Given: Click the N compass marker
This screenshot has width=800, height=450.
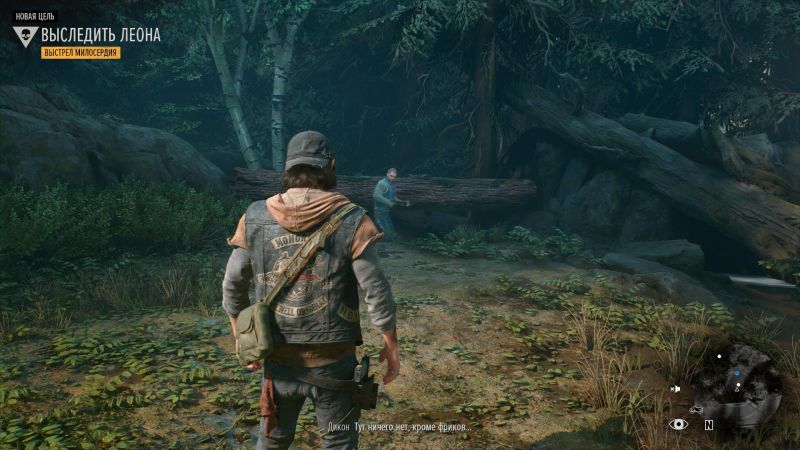Looking at the screenshot, I should click(x=708, y=424).
